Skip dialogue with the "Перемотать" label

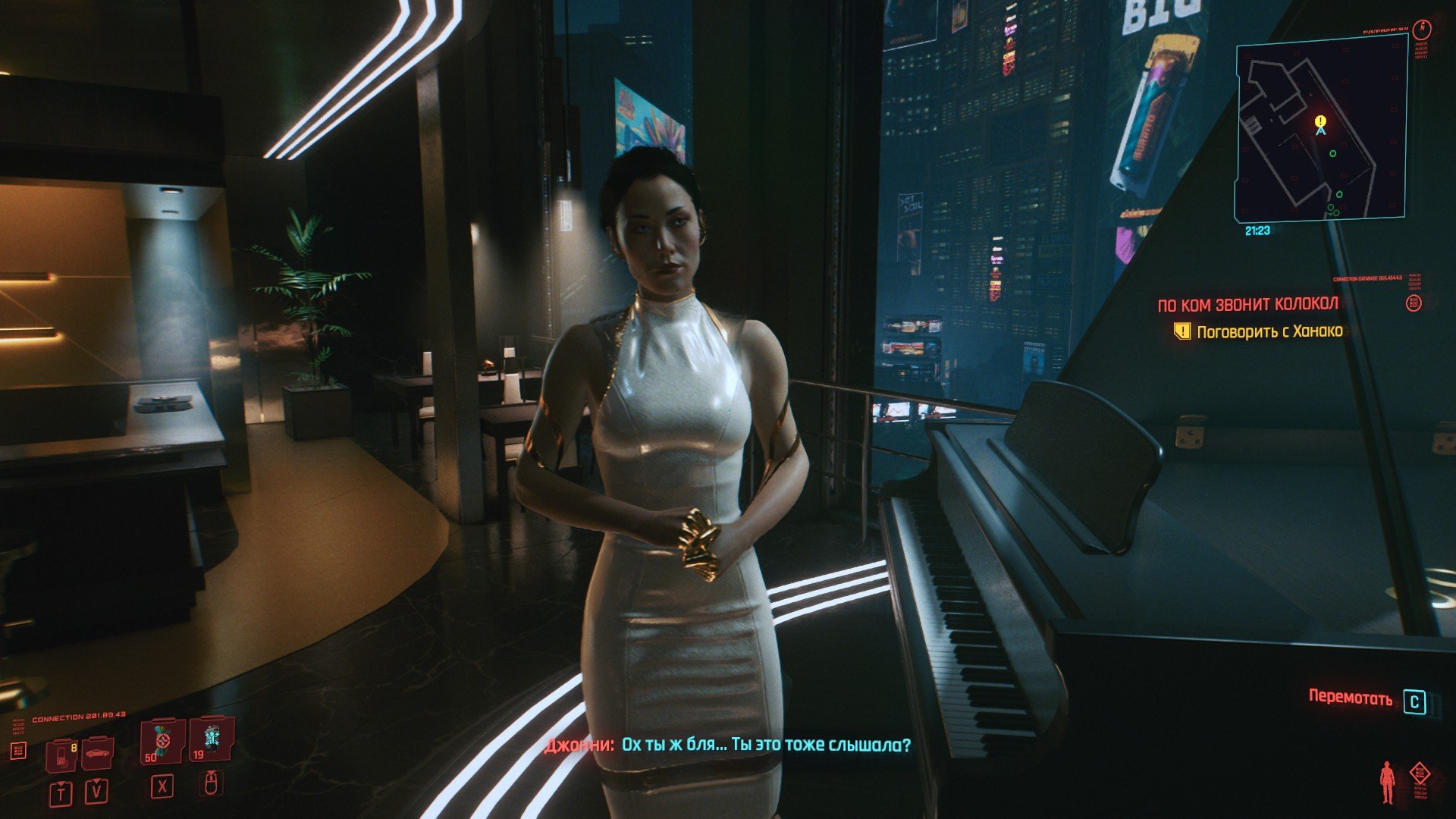point(1351,698)
